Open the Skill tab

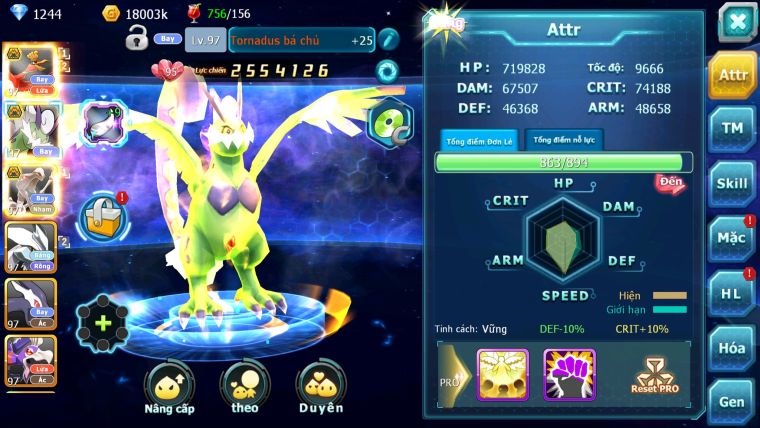[732, 183]
